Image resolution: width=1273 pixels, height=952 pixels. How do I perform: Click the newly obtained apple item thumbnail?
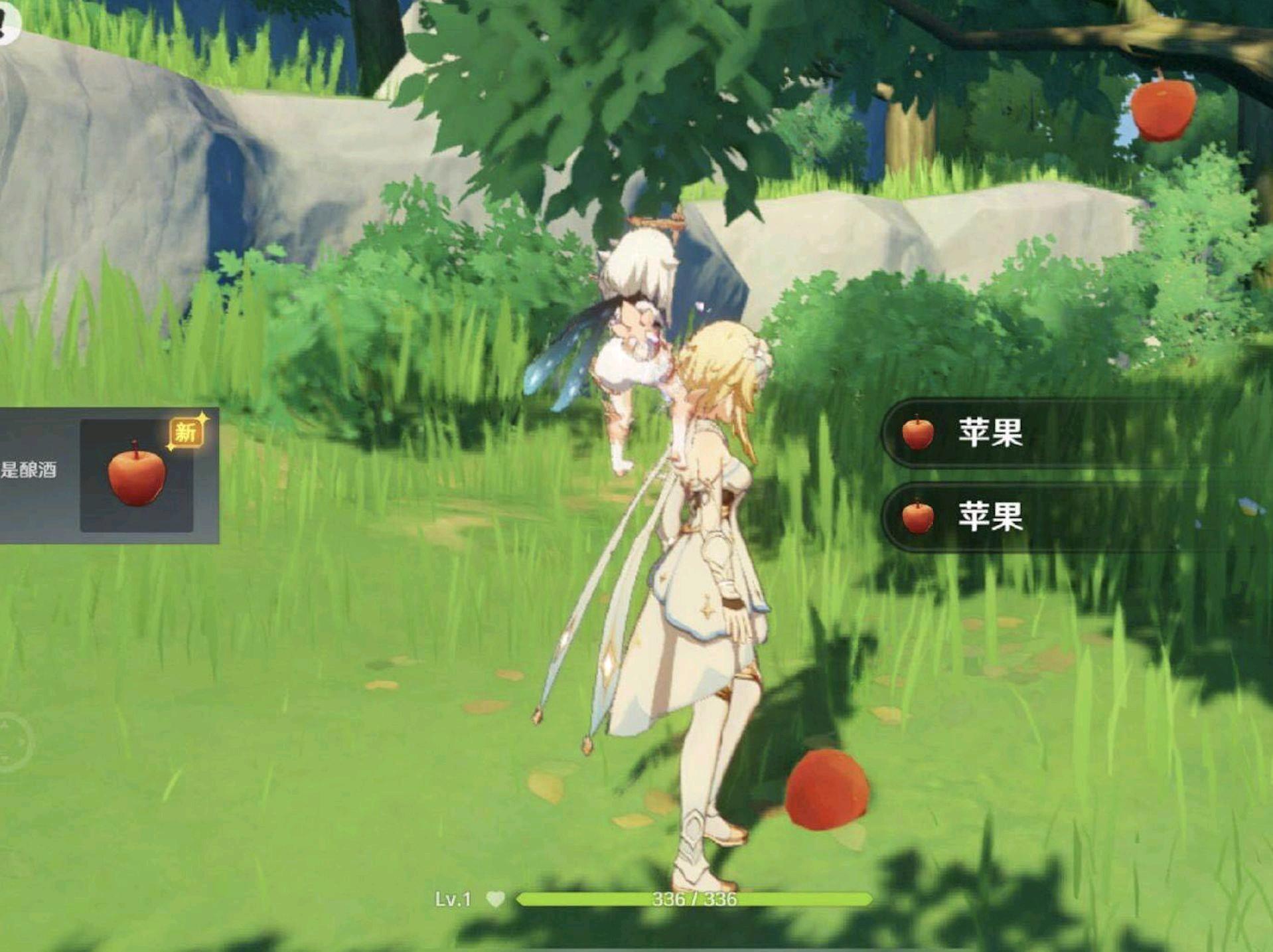137,475
